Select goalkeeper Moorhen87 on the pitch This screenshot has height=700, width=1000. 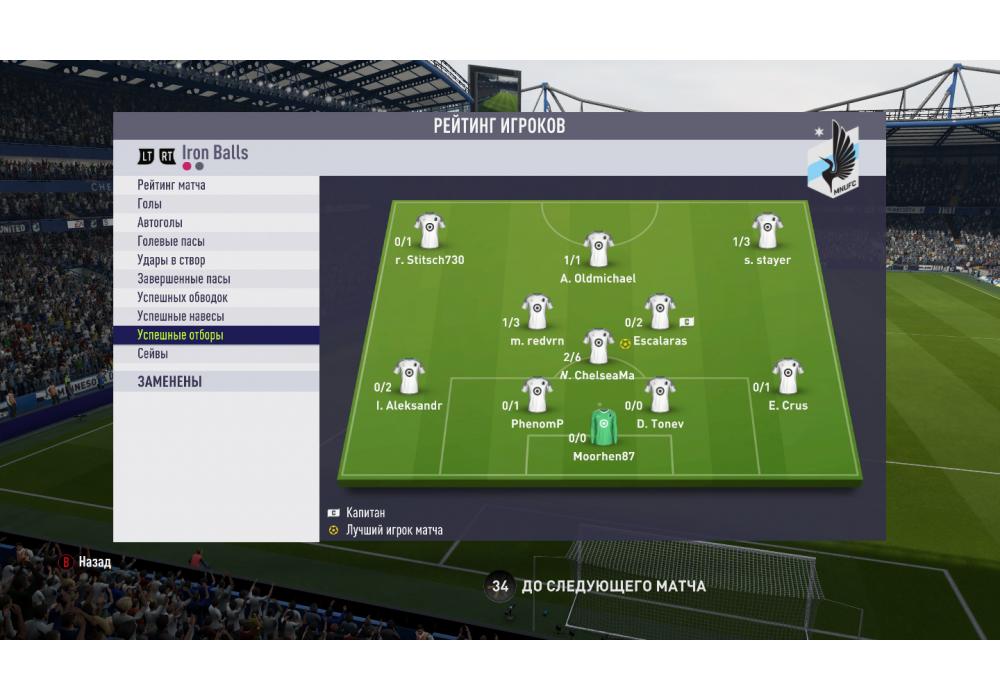click(603, 426)
